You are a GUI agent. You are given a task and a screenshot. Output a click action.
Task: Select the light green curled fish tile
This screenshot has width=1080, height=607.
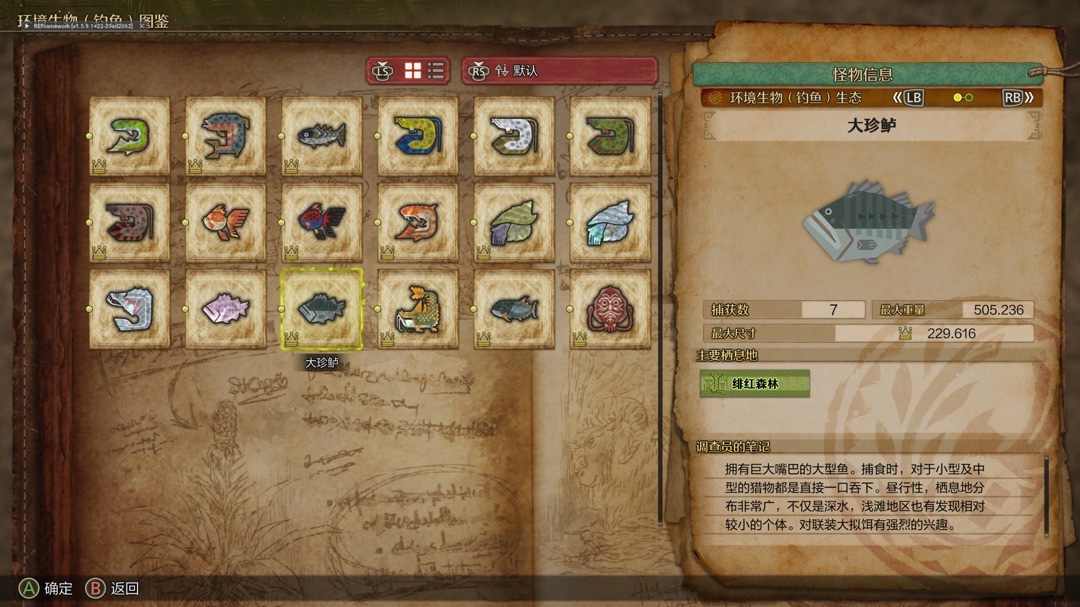pos(129,135)
